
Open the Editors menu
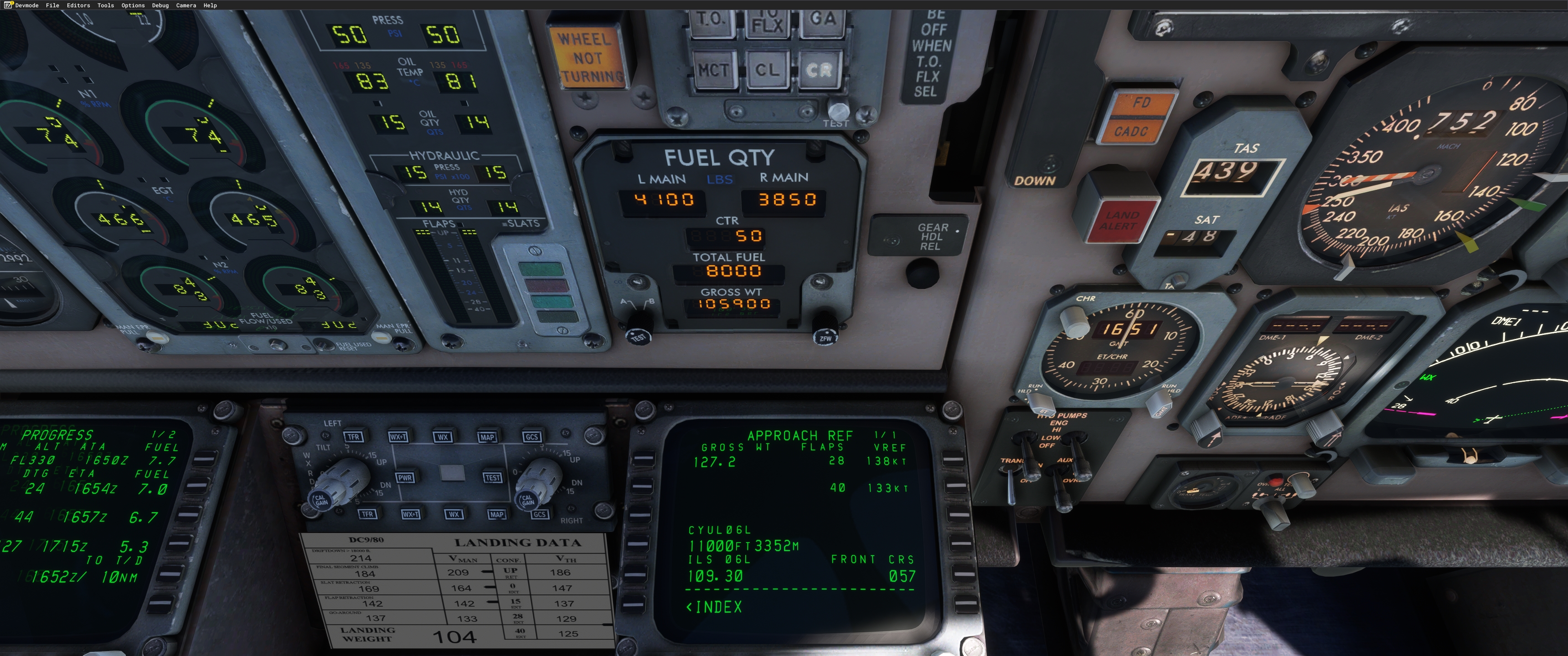pos(78,5)
